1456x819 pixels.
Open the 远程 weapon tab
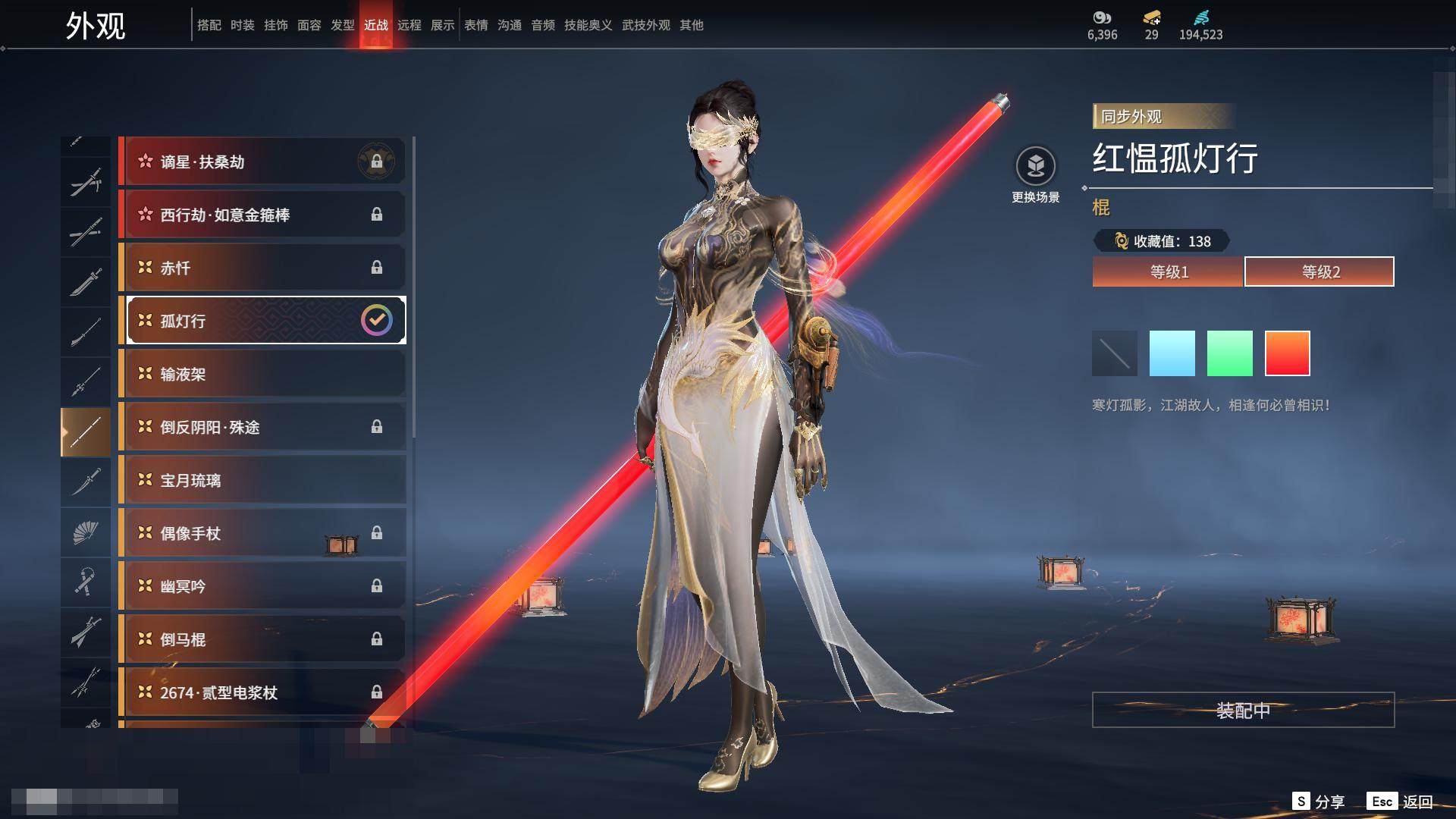click(409, 25)
